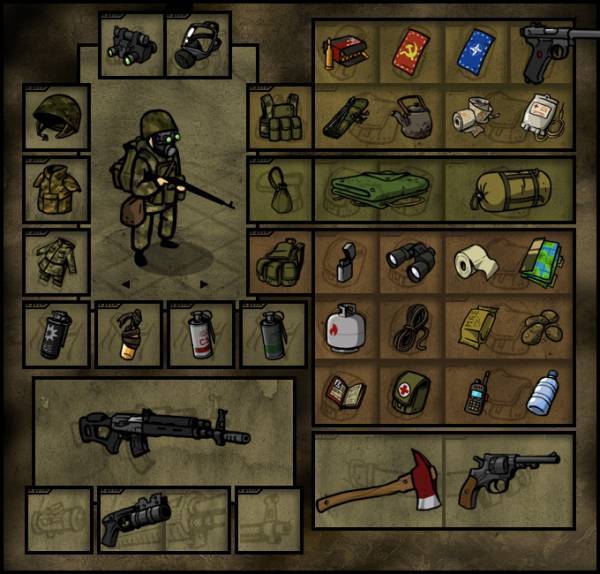Choose the tactical vest slot

pyautogui.click(x=278, y=118)
